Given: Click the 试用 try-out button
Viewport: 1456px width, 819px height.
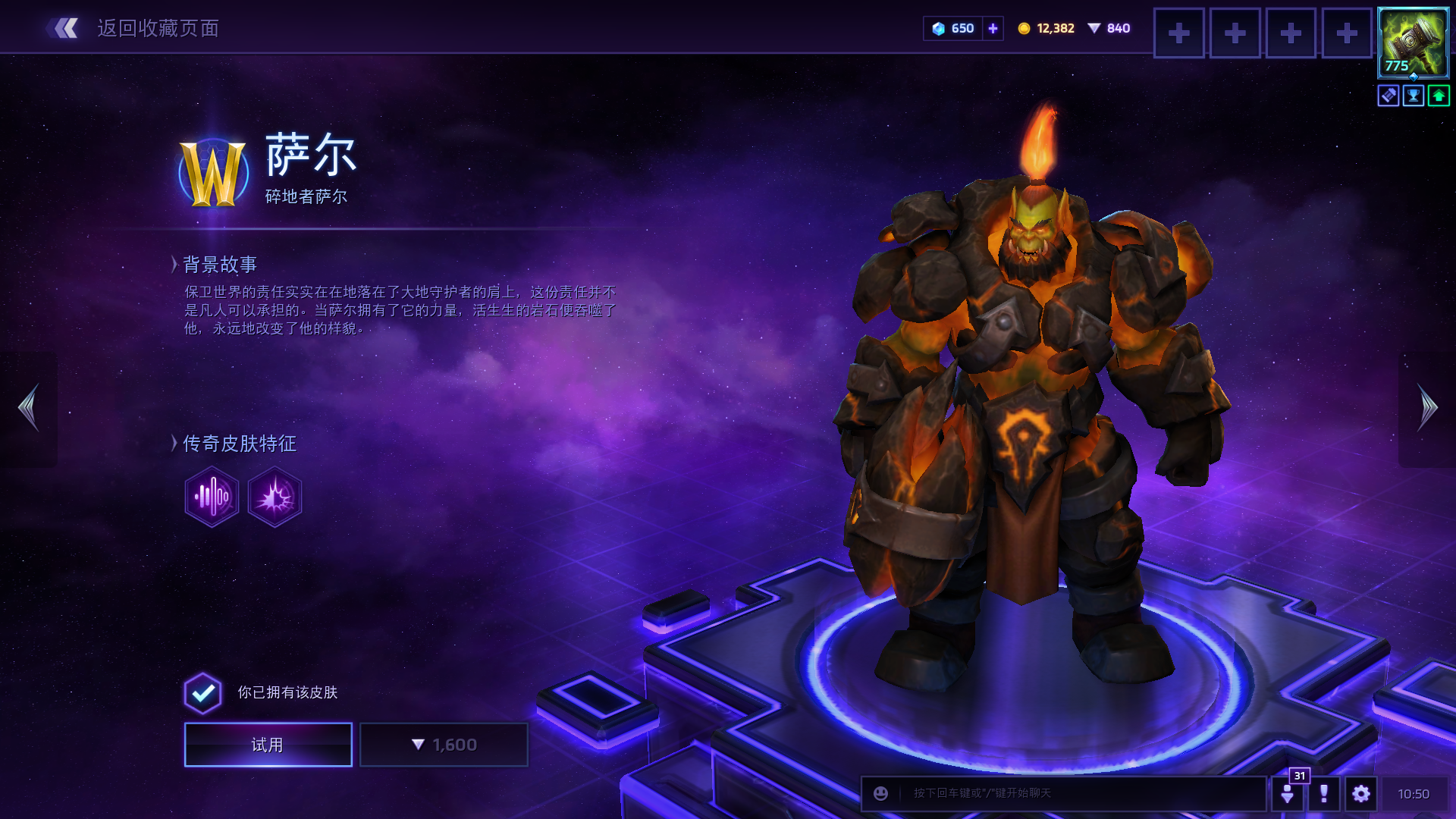Looking at the screenshot, I should [268, 745].
